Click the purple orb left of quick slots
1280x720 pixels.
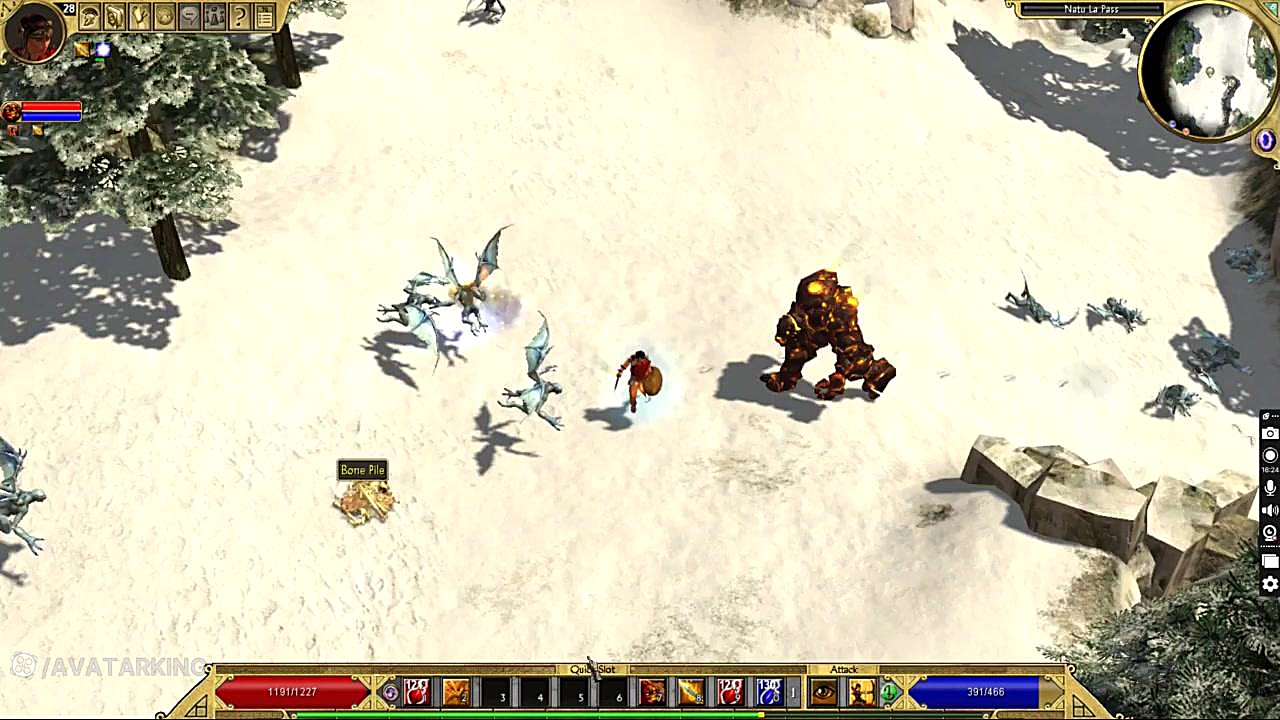click(x=390, y=691)
